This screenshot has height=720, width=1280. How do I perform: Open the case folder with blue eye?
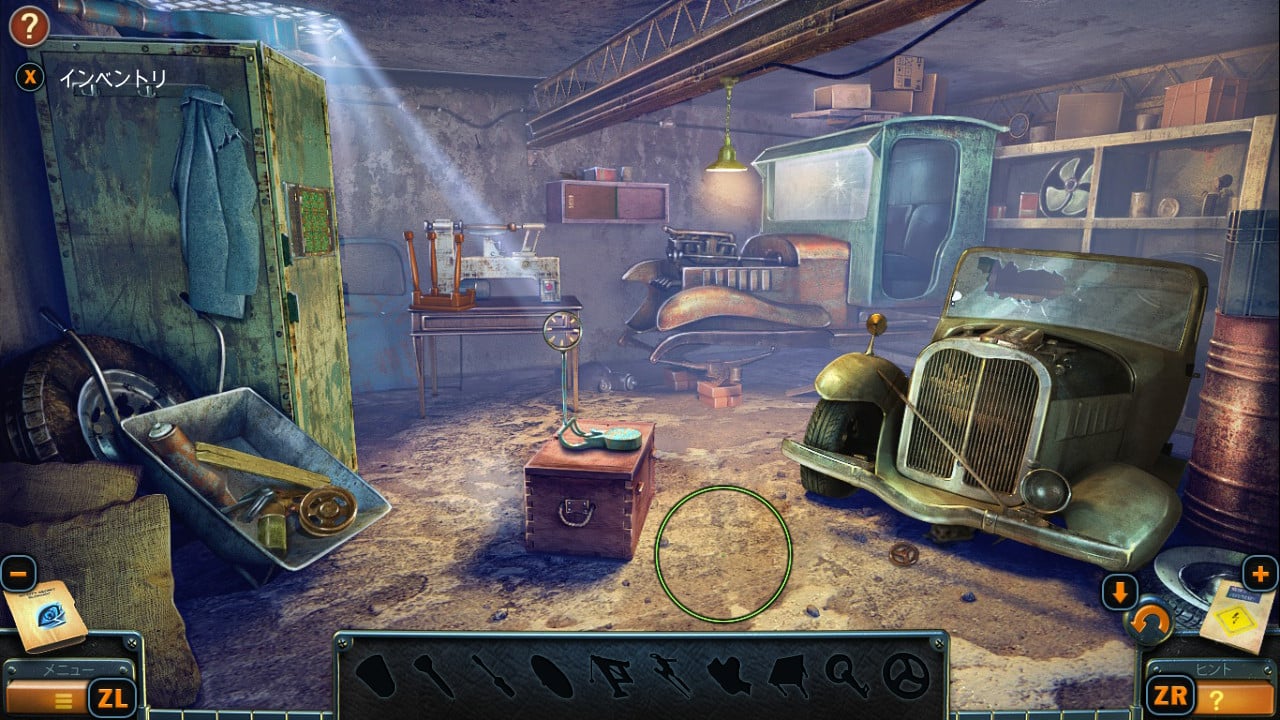click(44, 616)
